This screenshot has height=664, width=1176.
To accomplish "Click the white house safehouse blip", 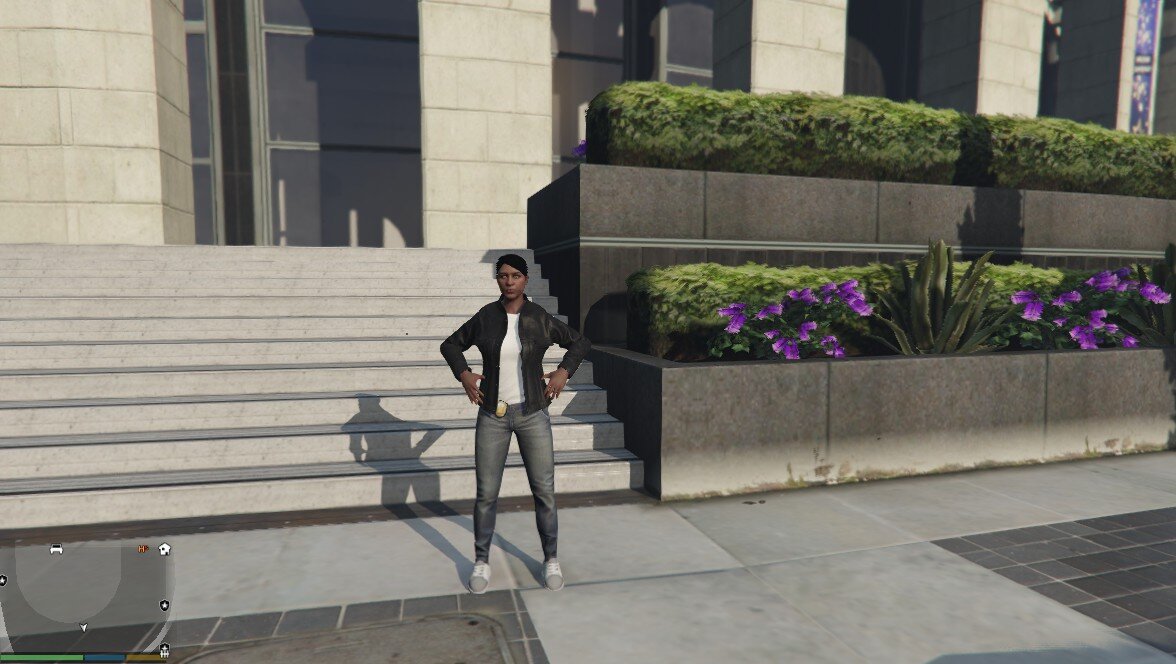I will tap(164, 549).
